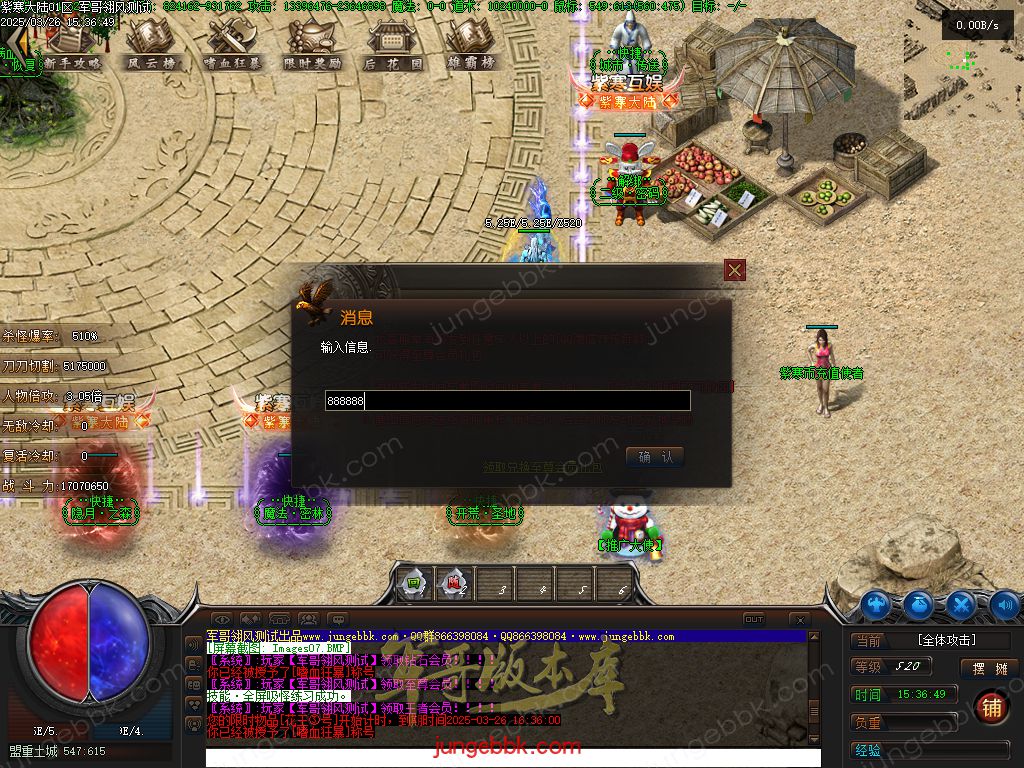Open the 嗜血狂暴 crossed-axes menu
Viewport: 1024px width, 768px height.
click(232, 43)
